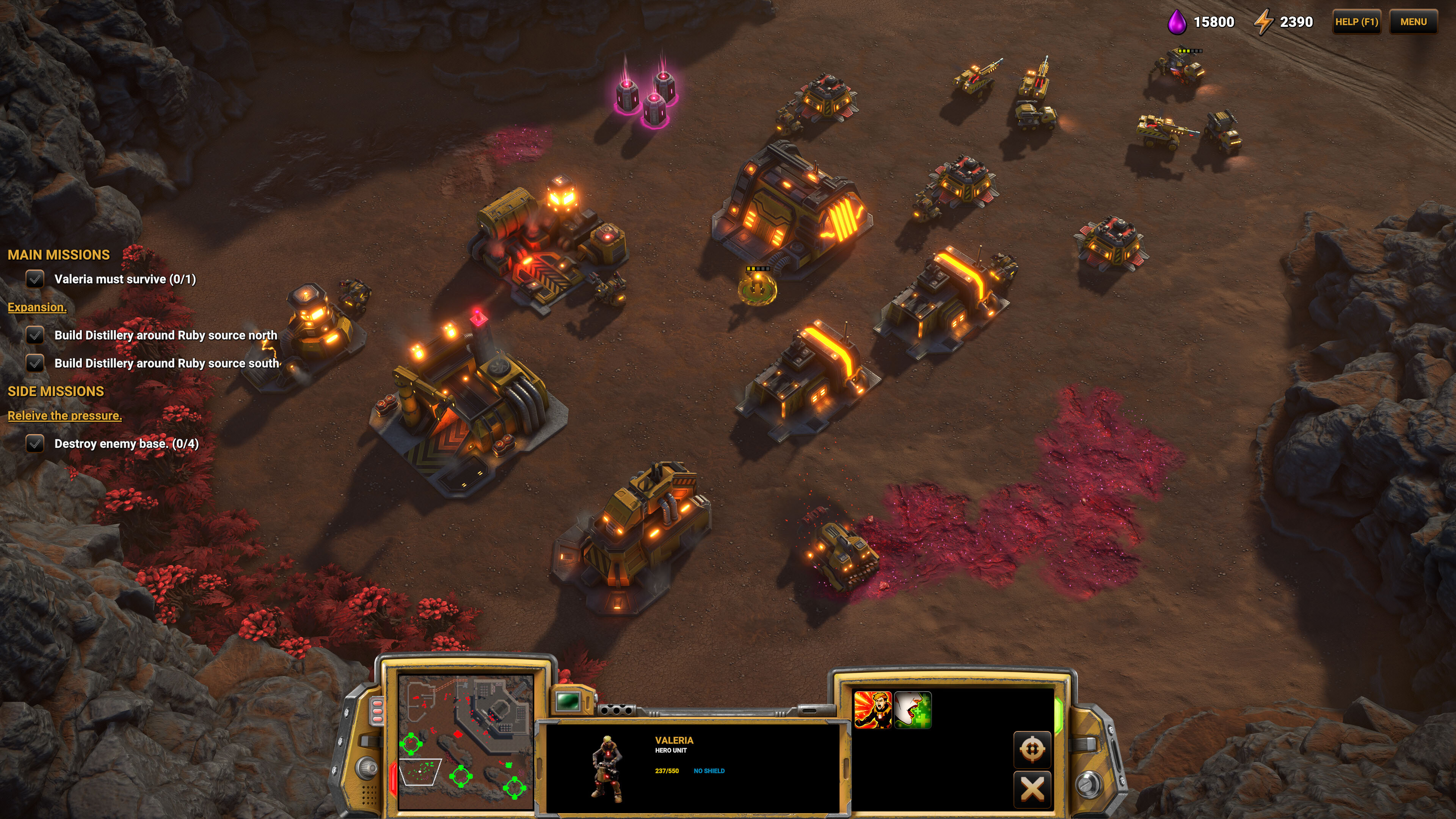
Task: Activate Valeria's battle shout ability
Action: [x=872, y=710]
